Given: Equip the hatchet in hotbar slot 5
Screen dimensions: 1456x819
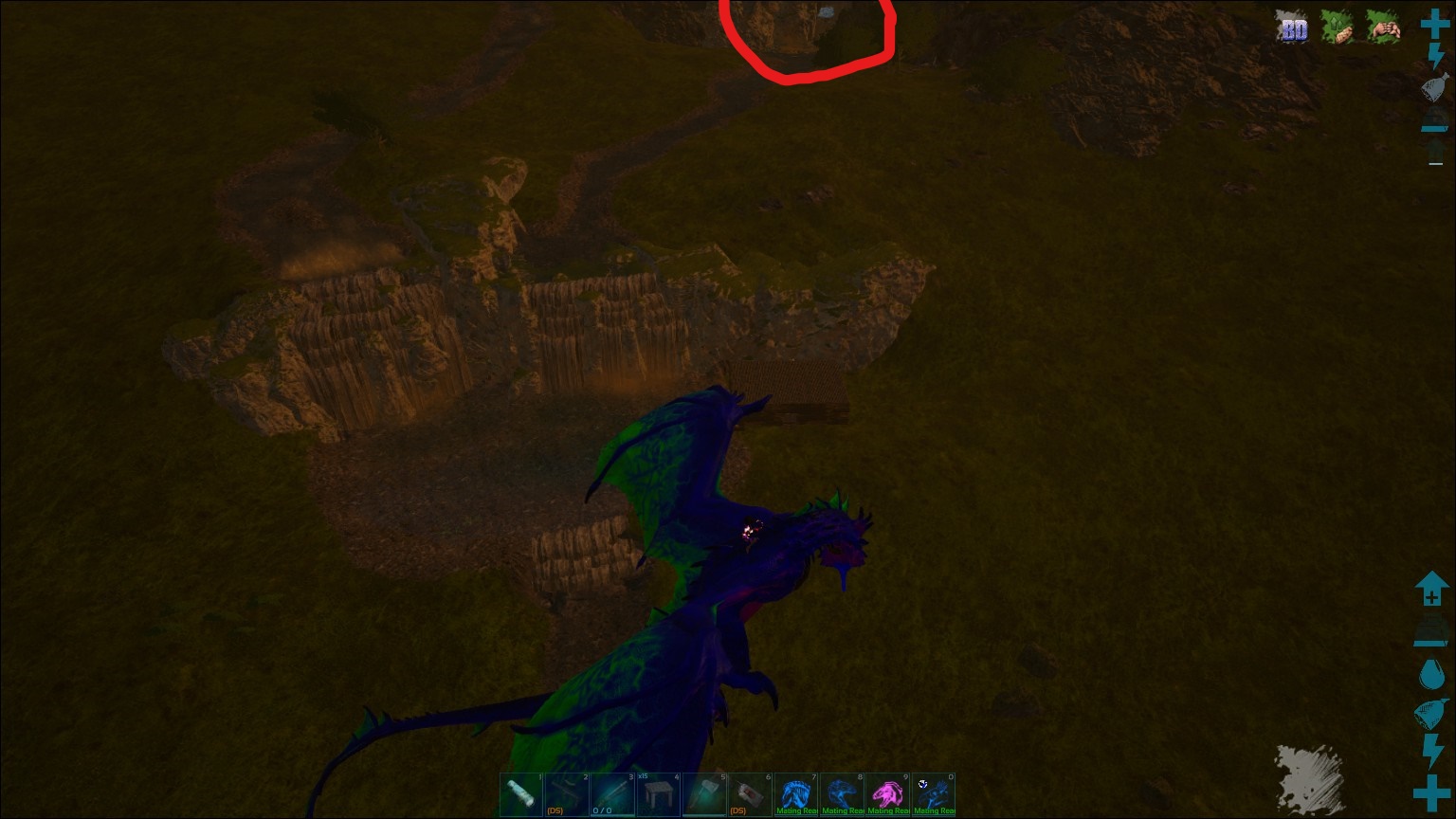Looking at the screenshot, I should point(704,794).
